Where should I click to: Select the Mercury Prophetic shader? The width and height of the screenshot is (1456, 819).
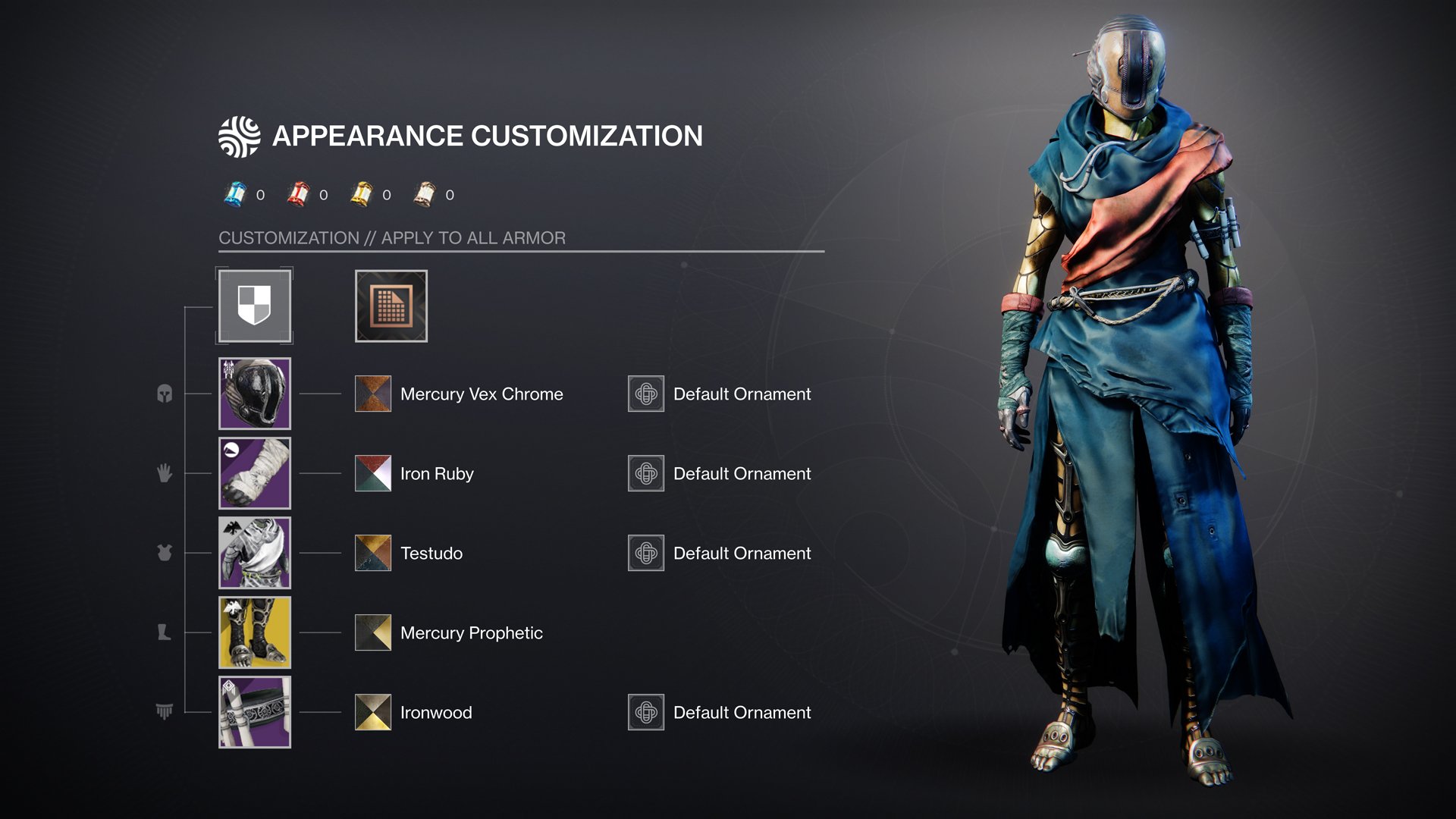(x=373, y=632)
